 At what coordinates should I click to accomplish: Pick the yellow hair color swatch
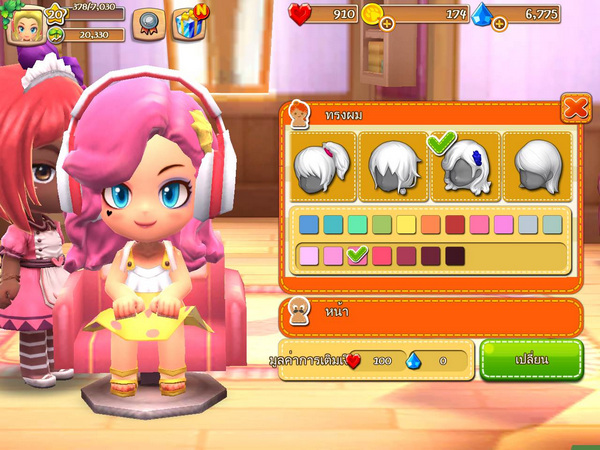click(406, 225)
